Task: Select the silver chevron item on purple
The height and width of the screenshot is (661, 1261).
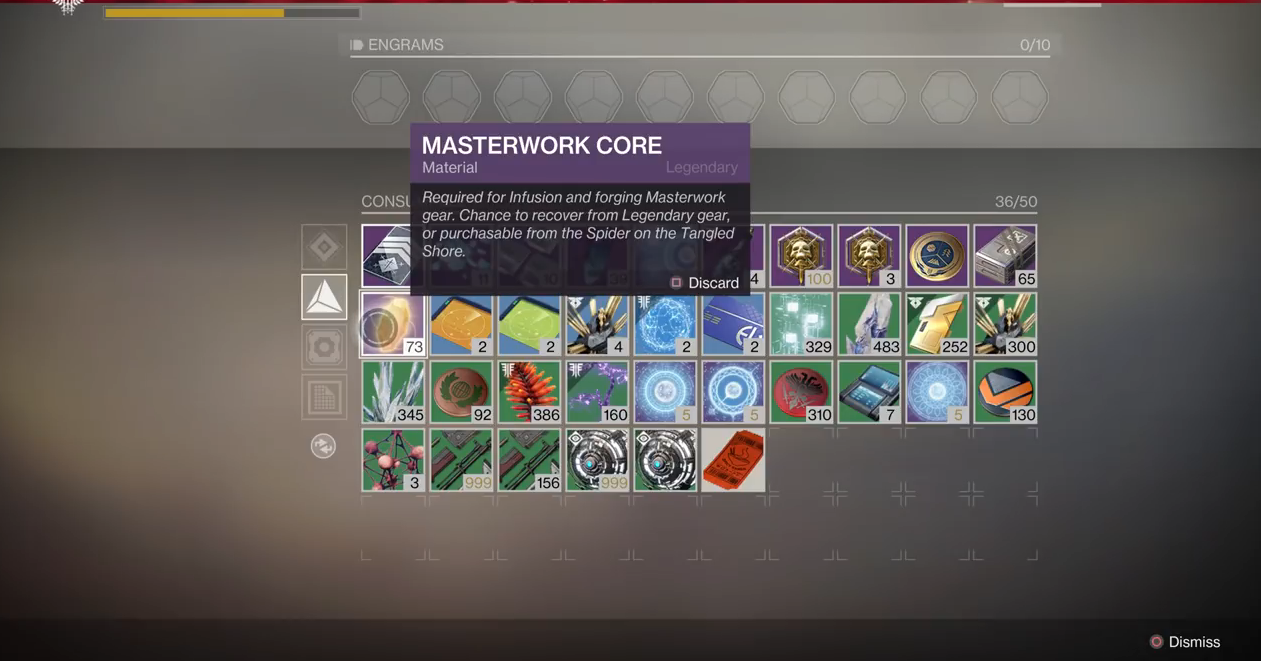Action: 386,256
